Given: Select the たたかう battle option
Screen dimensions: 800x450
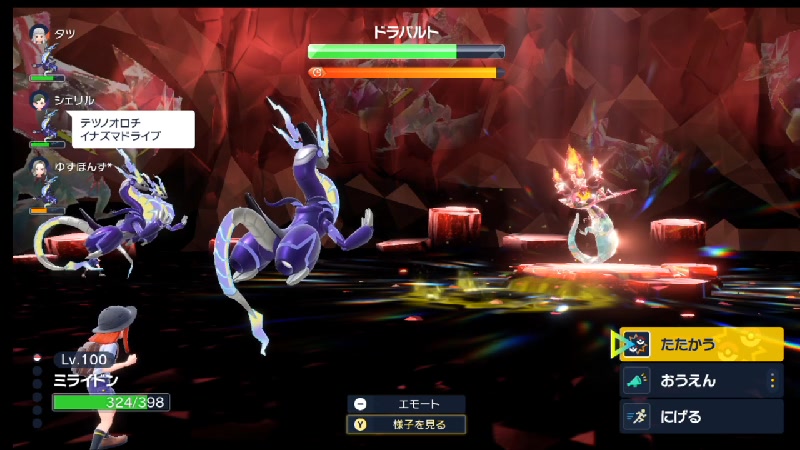Looking at the screenshot, I should (x=700, y=345).
